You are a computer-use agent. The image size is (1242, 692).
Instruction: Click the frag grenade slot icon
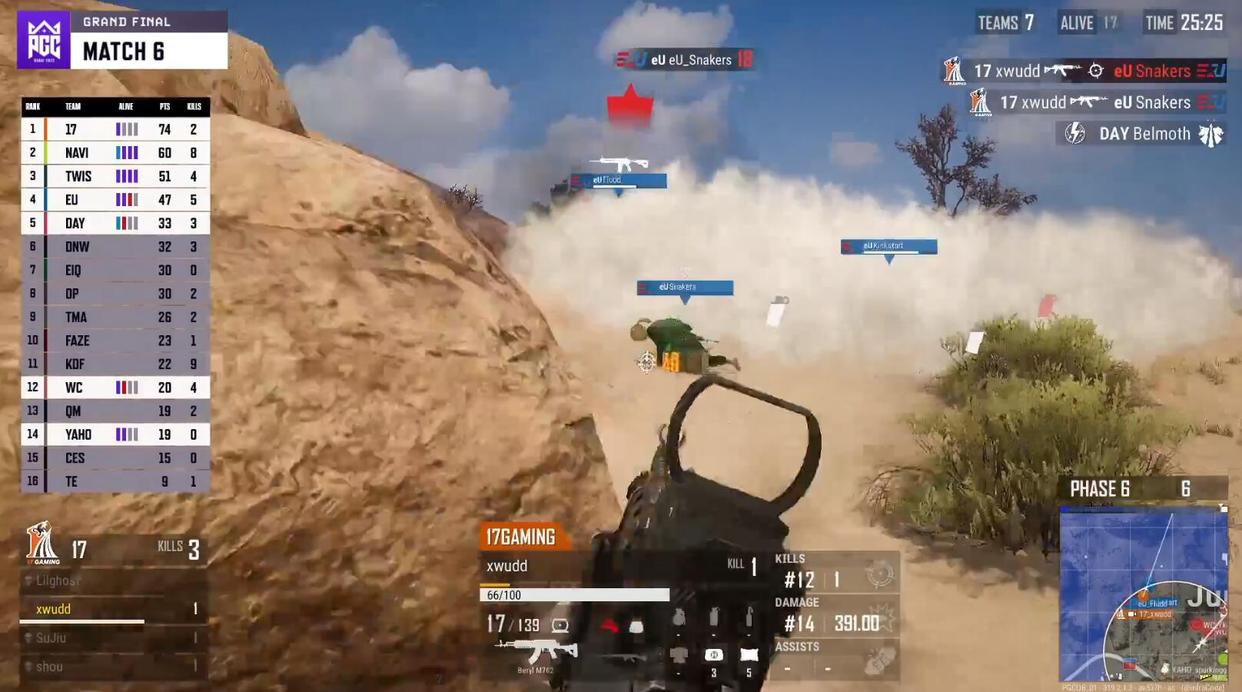679,619
